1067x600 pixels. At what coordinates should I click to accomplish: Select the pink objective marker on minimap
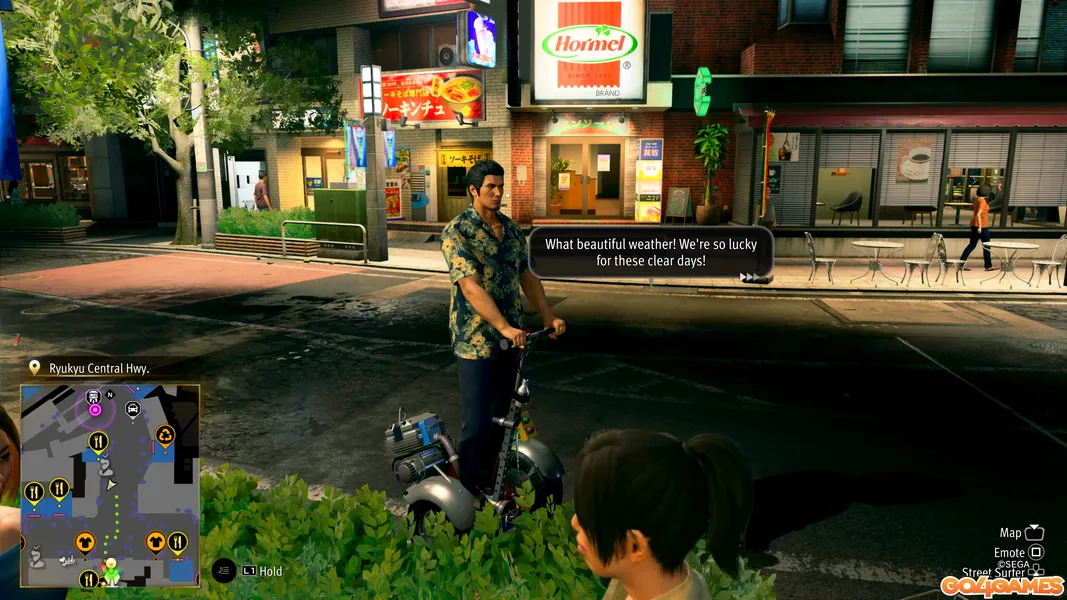[x=95, y=409]
